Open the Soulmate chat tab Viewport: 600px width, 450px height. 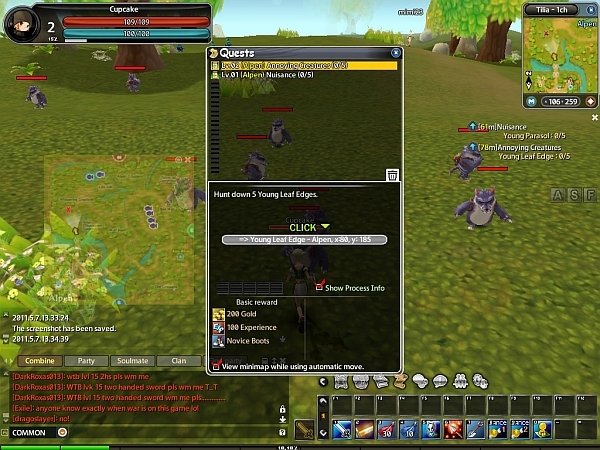133,360
